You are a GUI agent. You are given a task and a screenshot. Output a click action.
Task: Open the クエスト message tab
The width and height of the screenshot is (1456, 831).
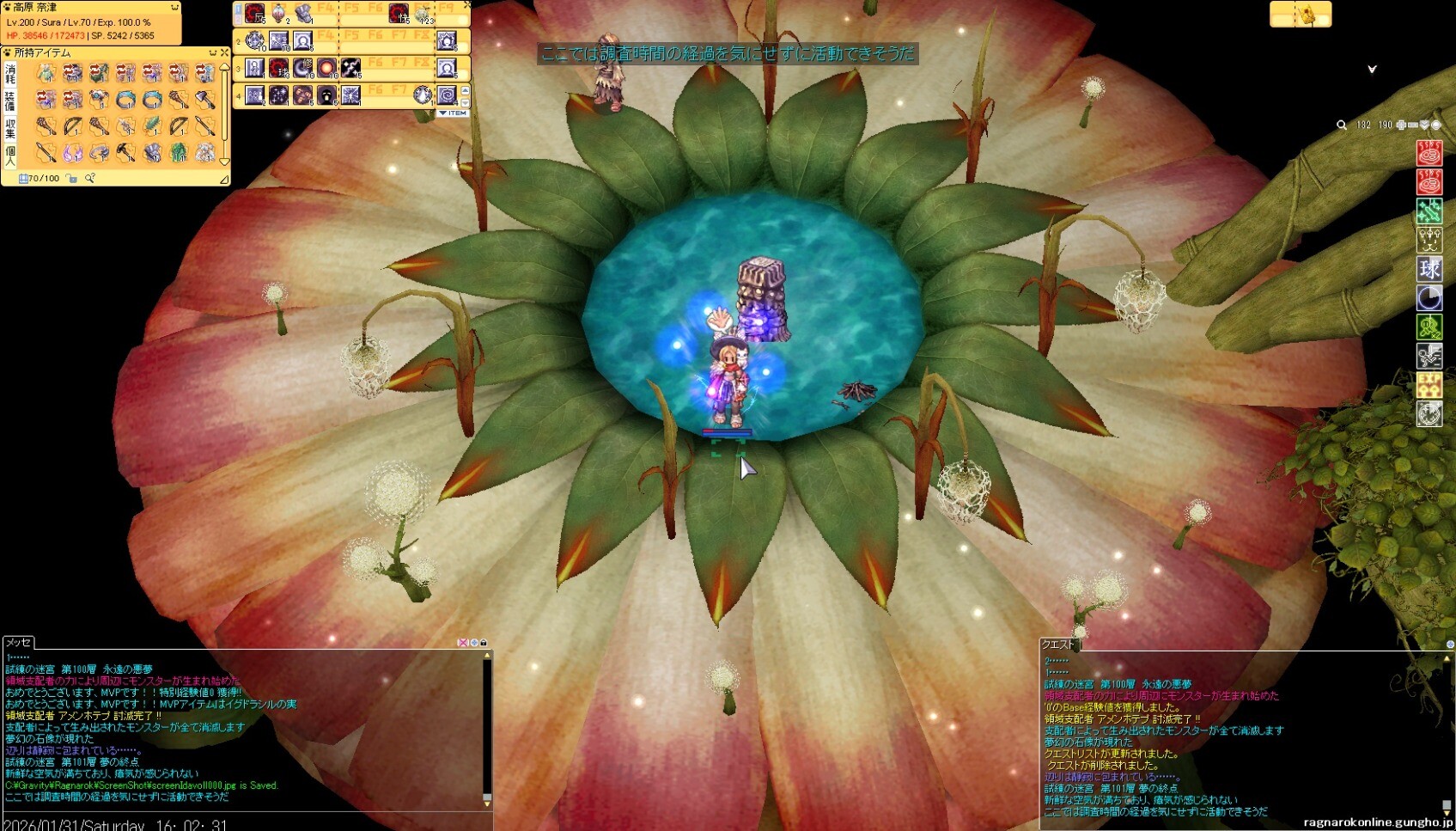click(1057, 645)
